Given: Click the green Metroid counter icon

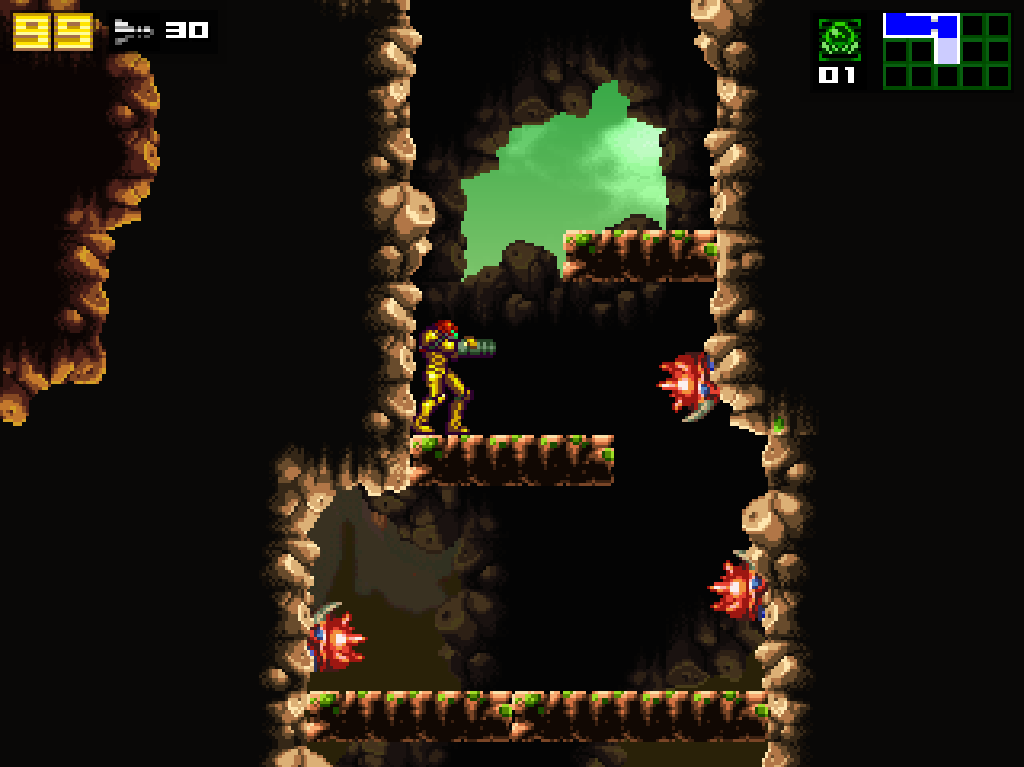Looking at the screenshot, I should click(838, 38).
